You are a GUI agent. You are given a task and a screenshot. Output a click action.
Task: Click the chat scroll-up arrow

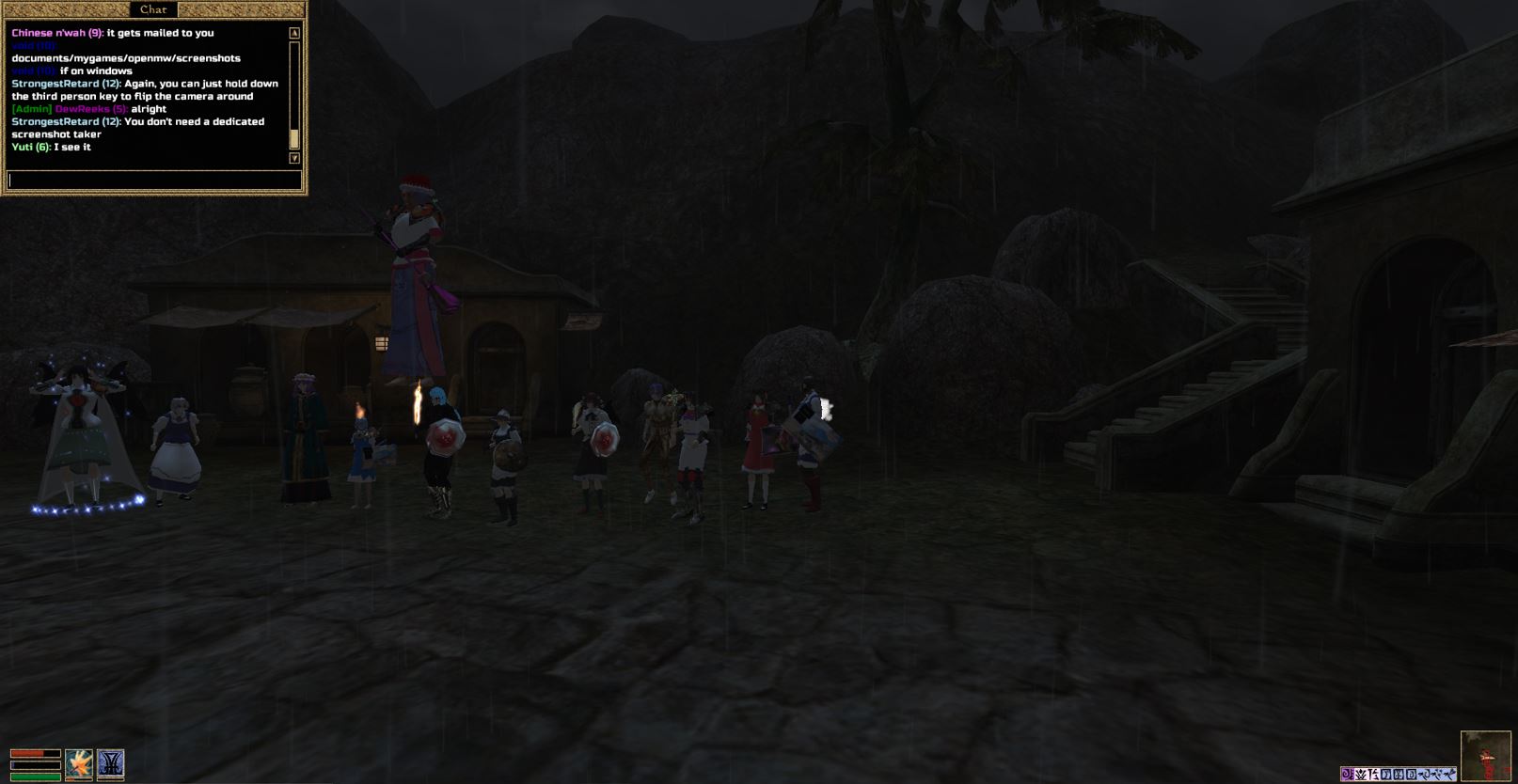tap(294, 33)
